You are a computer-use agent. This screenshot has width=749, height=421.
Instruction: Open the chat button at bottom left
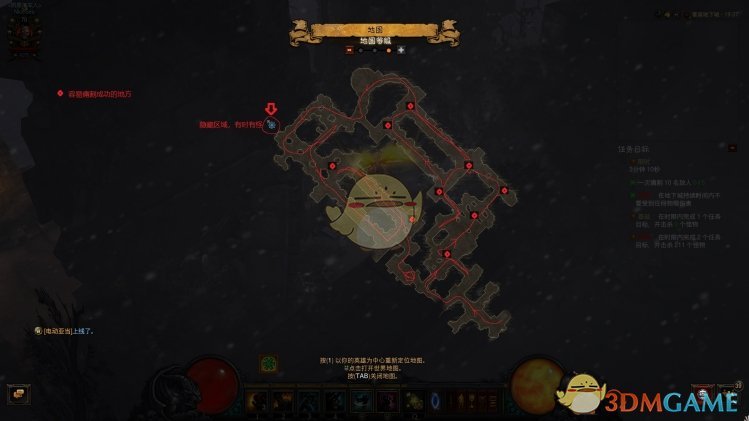pyautogui.click(x=16, y=394)
